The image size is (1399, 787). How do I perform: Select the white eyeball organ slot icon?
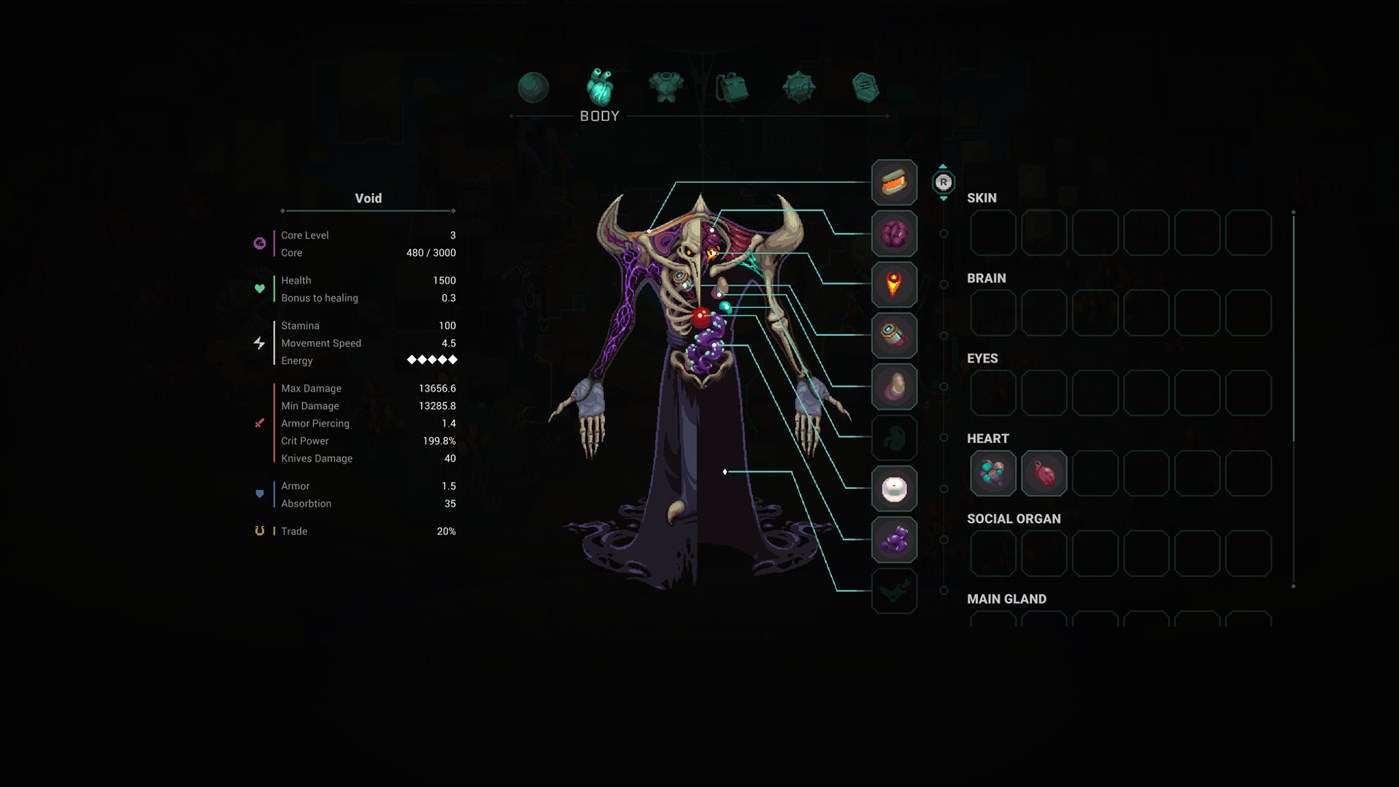[894, 488]
